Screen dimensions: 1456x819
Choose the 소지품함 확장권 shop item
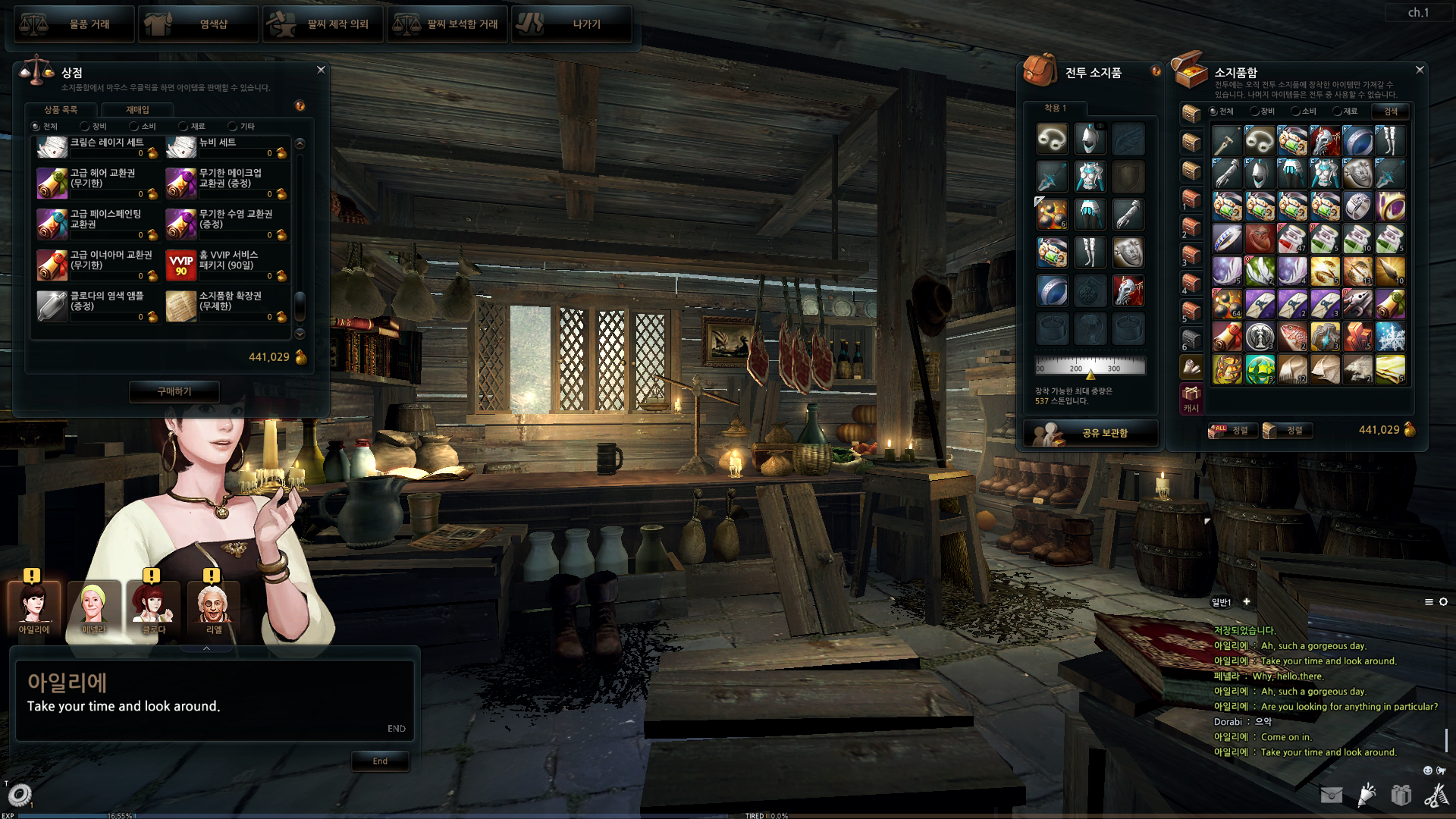coord(227,306)
